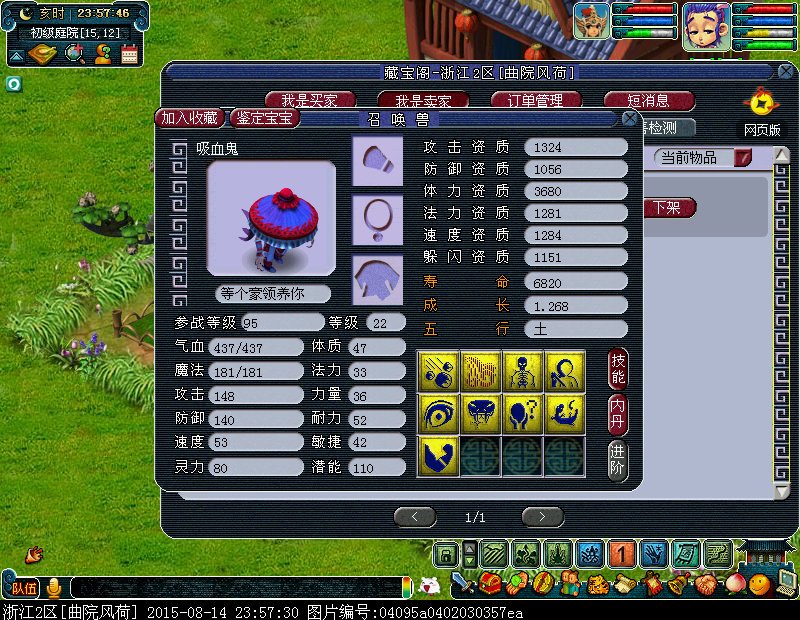Show the pet's 技能 skills
The height and width of the screenshot is (620, 800).
click(x=619, y=369)
